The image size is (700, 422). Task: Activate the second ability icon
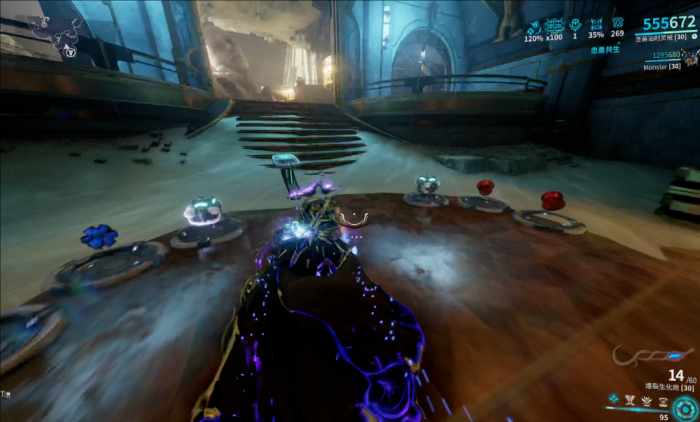[628, 398]
